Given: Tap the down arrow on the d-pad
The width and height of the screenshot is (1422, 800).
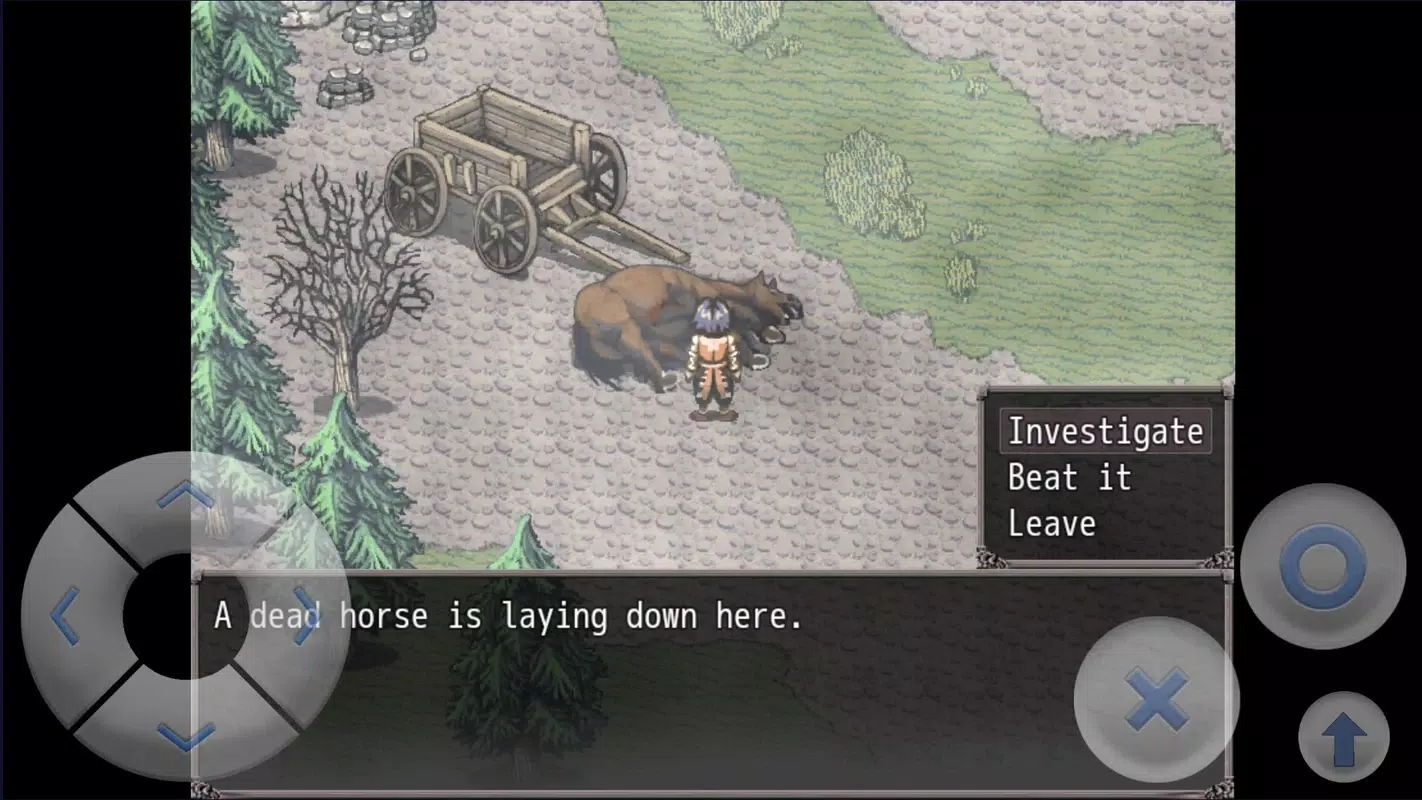Looking at the screenshot, I should coord(186,738).
